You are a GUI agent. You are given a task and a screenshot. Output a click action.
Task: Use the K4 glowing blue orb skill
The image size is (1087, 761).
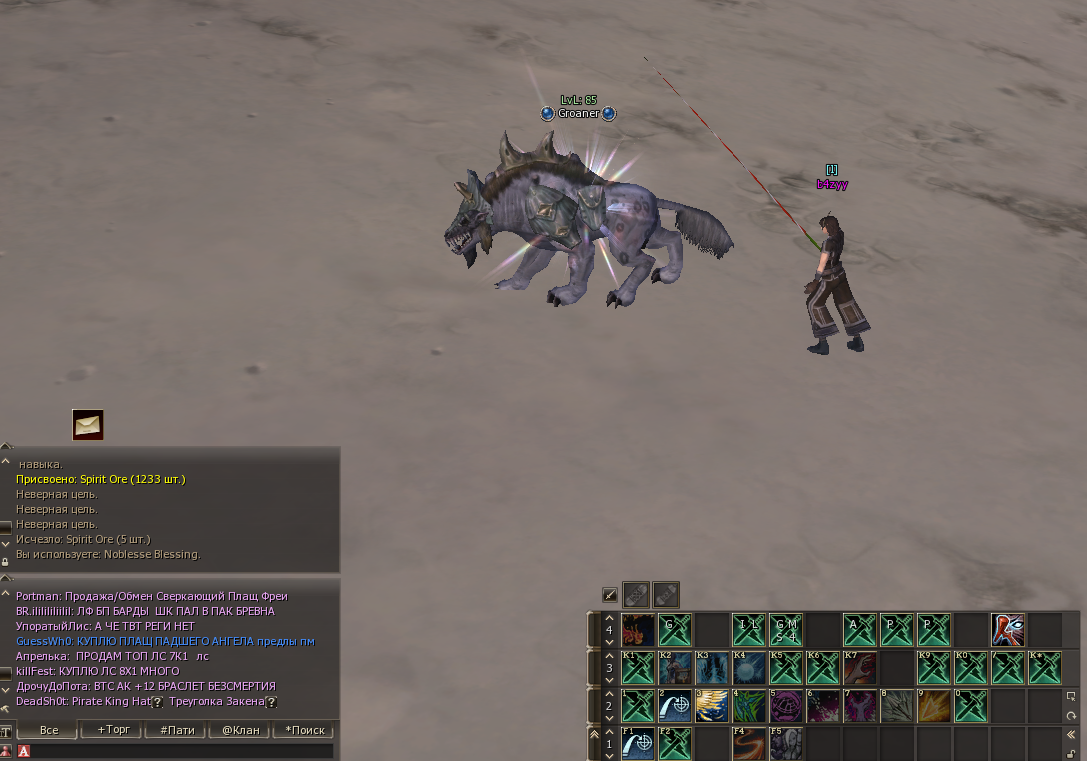(x=749, y=667)
